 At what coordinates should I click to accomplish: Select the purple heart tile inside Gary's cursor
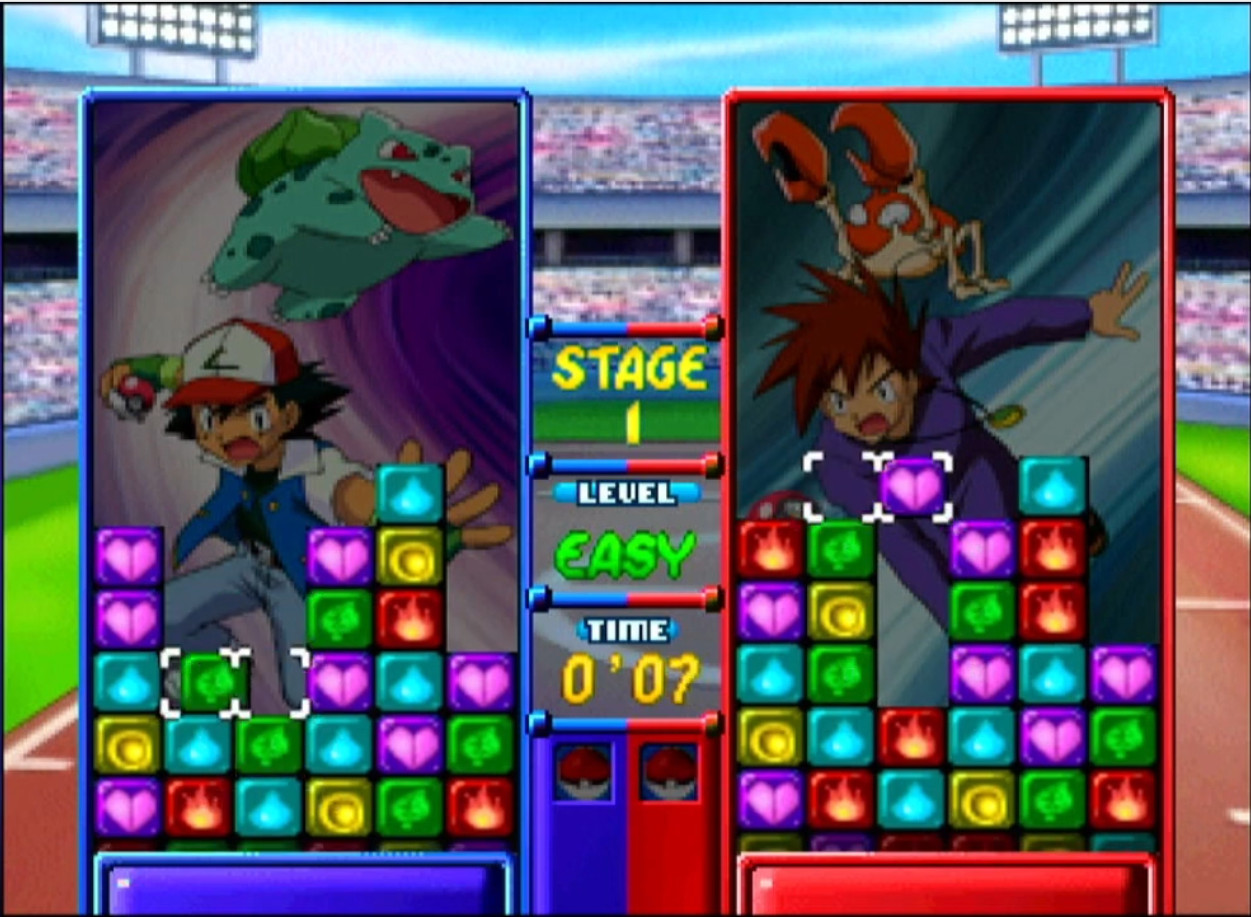[x=914, y=486]
